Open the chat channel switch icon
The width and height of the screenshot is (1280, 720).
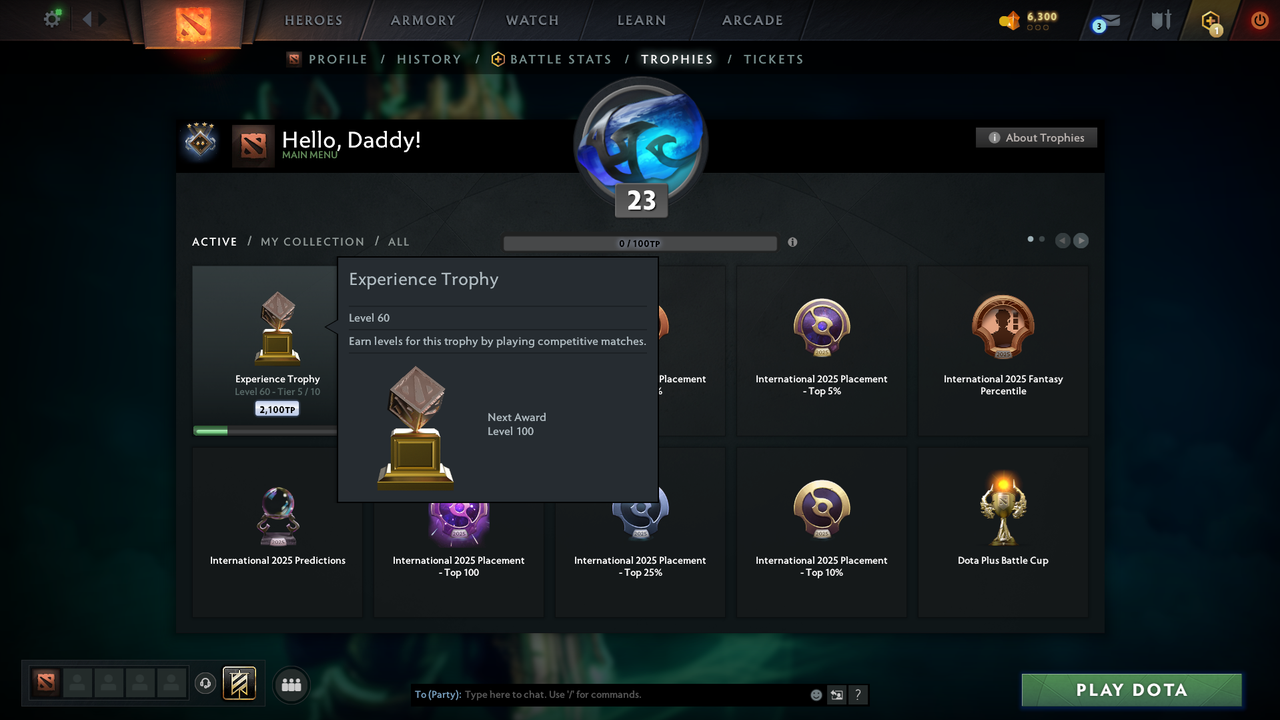[836, 694]
